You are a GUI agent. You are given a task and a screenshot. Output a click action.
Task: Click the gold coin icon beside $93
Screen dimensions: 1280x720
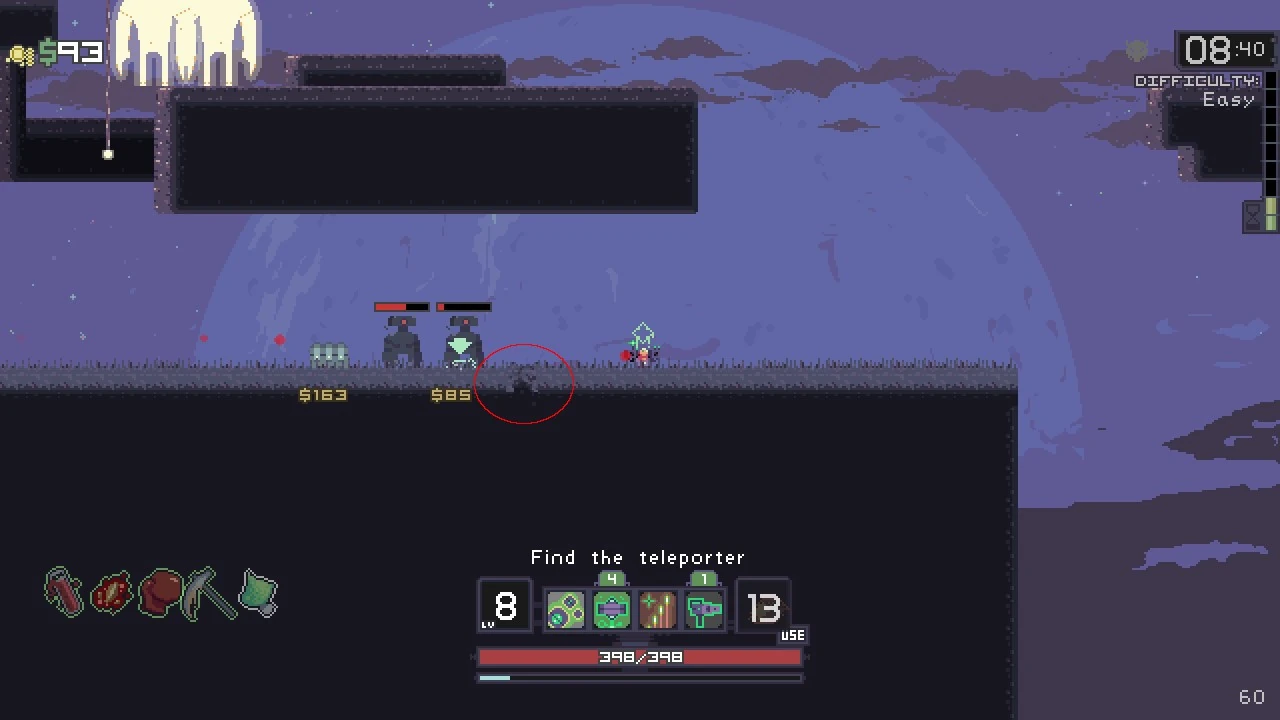tap(20, 54)
